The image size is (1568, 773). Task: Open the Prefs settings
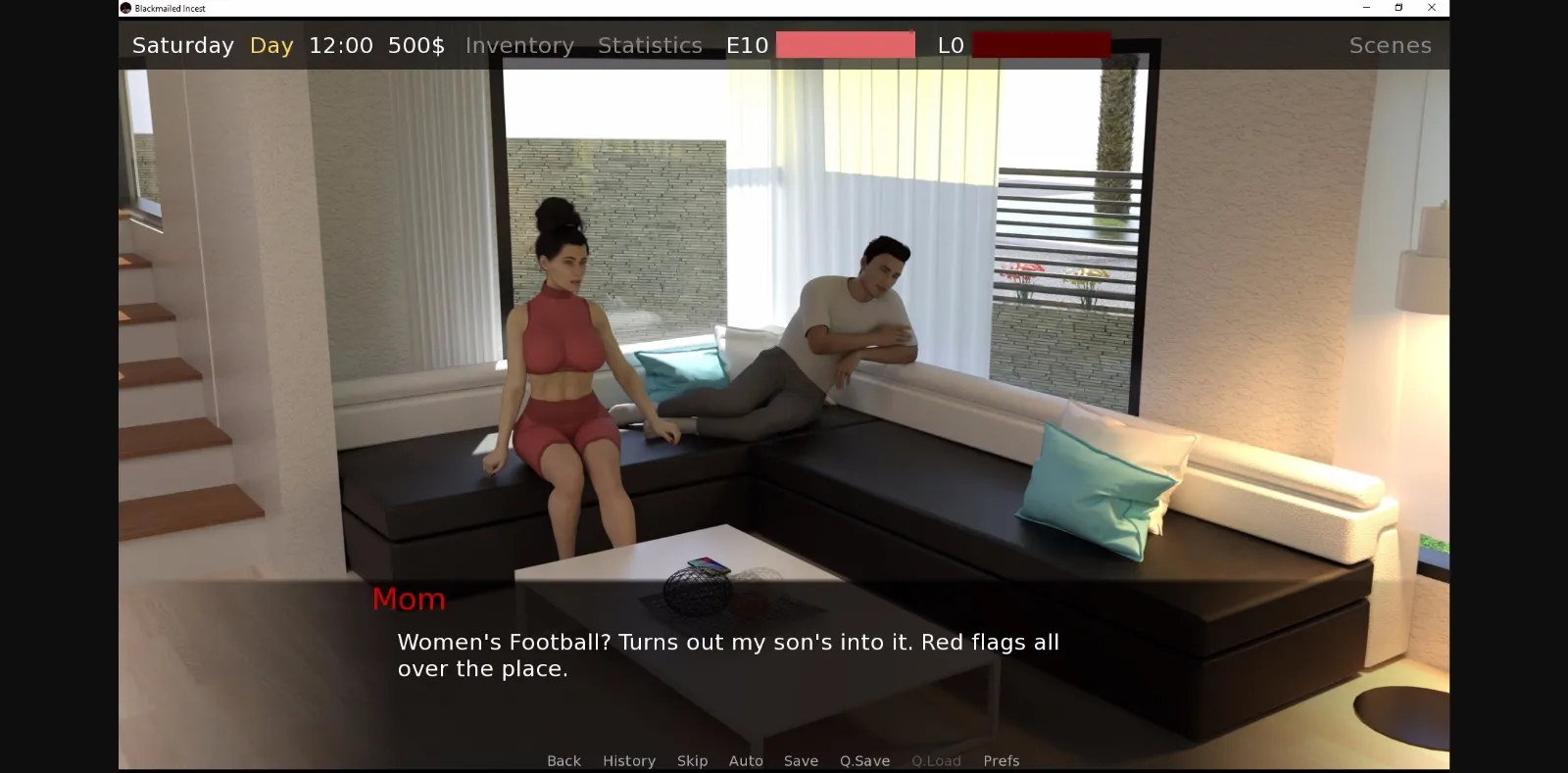tap(1000, 760)
